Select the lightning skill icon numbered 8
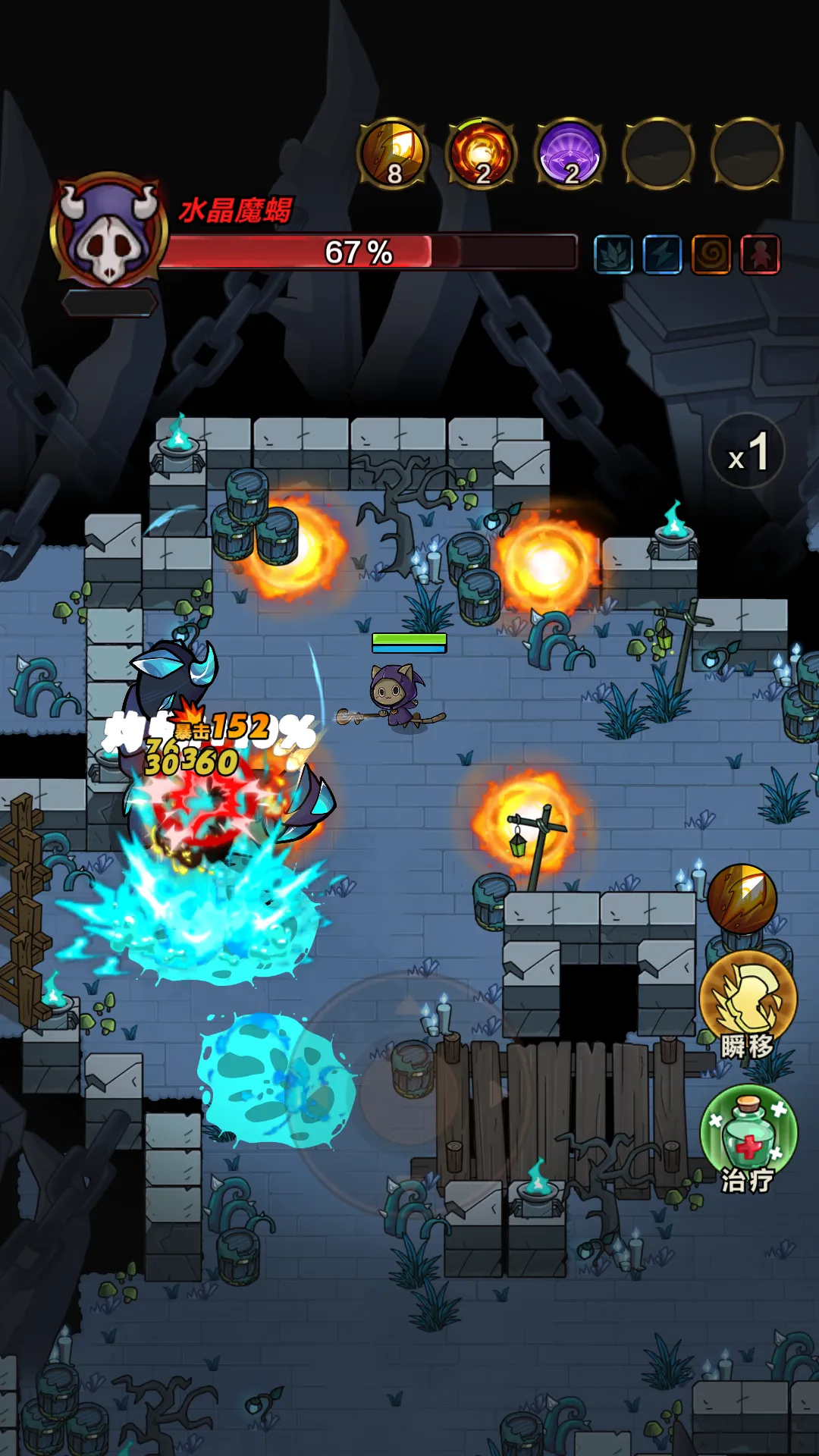The image size is (819, 1456). click(393, 154)
